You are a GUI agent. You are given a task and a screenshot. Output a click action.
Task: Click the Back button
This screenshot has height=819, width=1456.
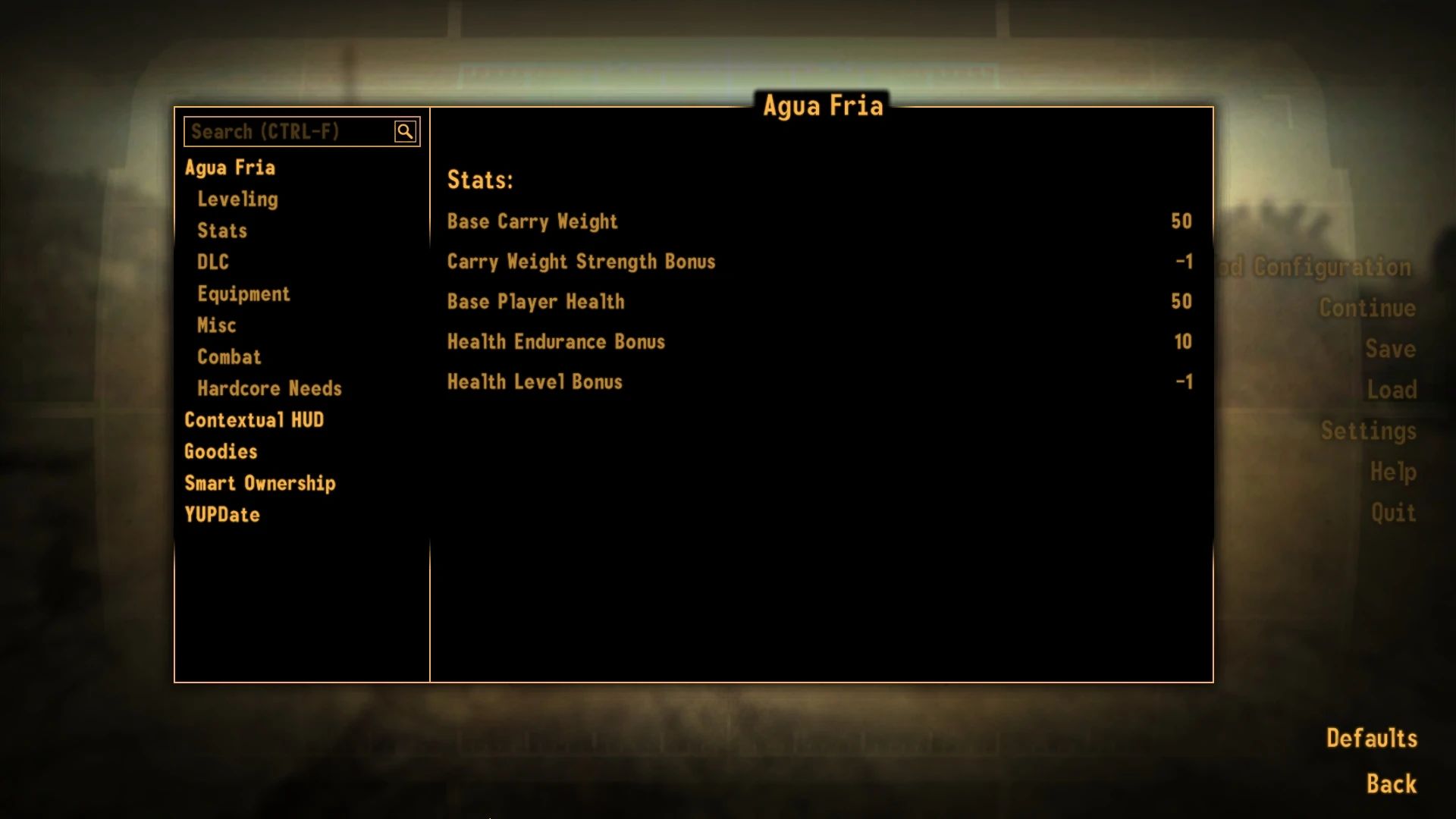pyautogui.click(x=1391, y=782)
